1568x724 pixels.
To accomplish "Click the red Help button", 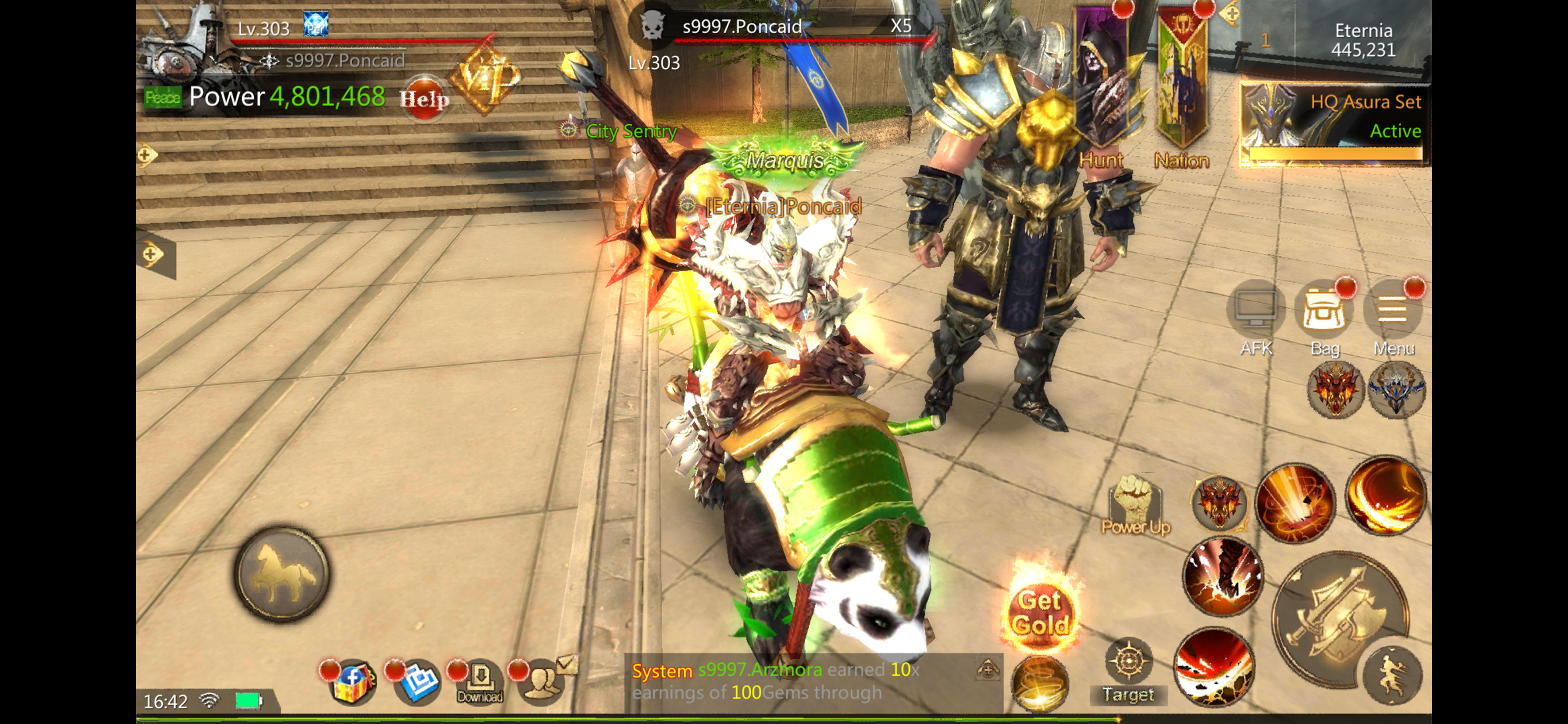I will point(423,97).
